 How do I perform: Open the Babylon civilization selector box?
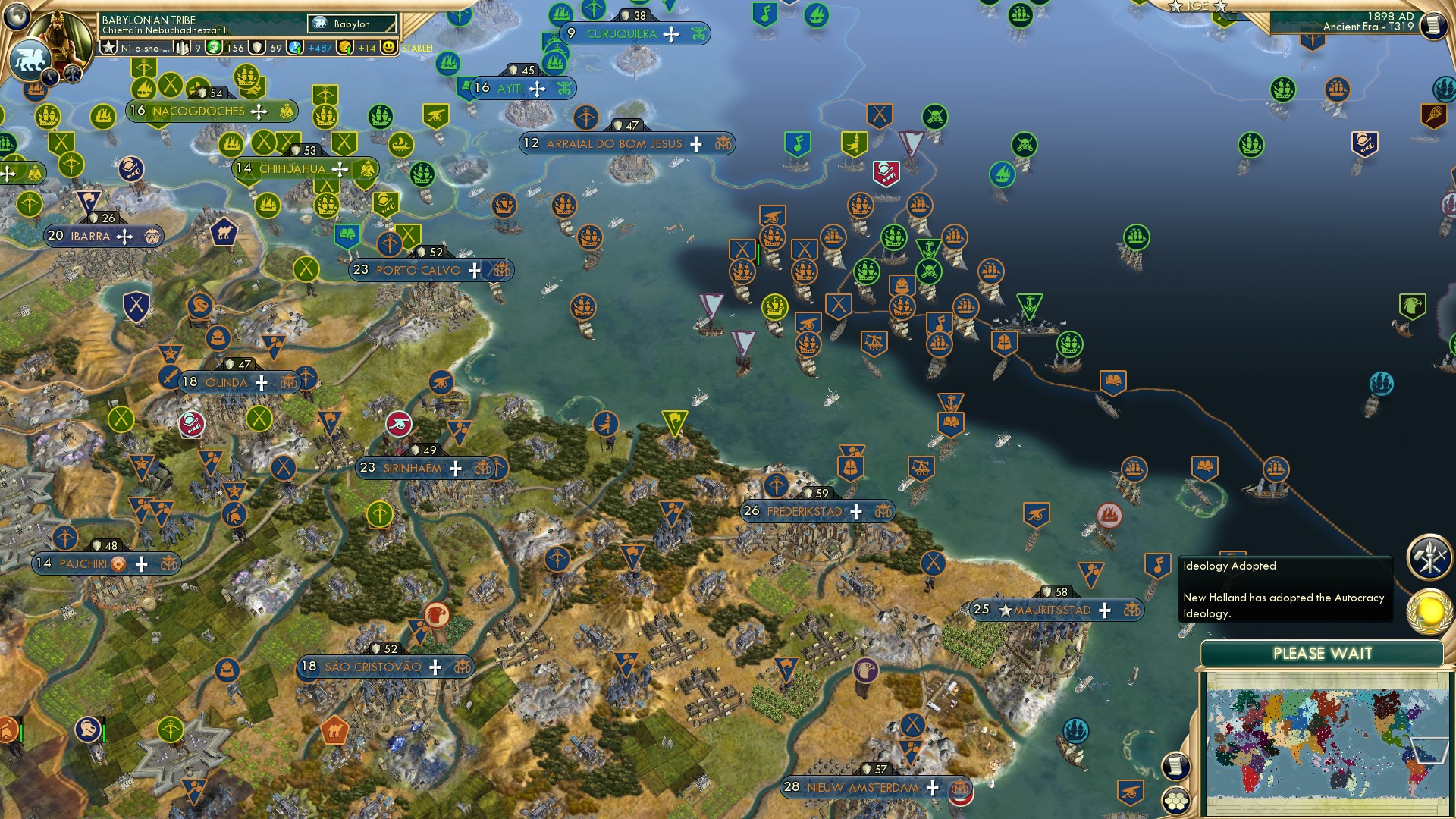(353, 24)
